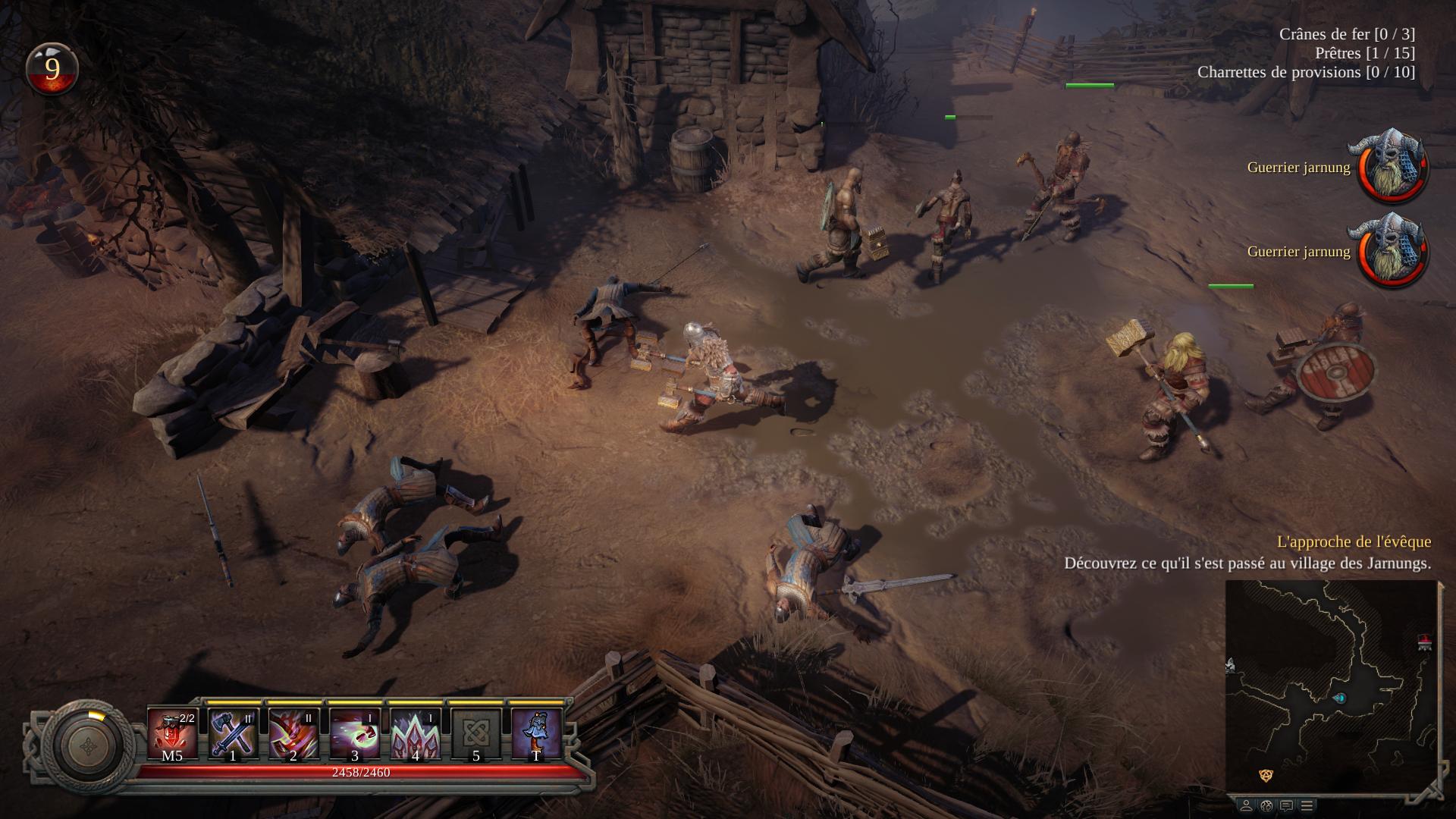Open the world map globe icon
This screenshot has height=819, width=1456.
1266,805
